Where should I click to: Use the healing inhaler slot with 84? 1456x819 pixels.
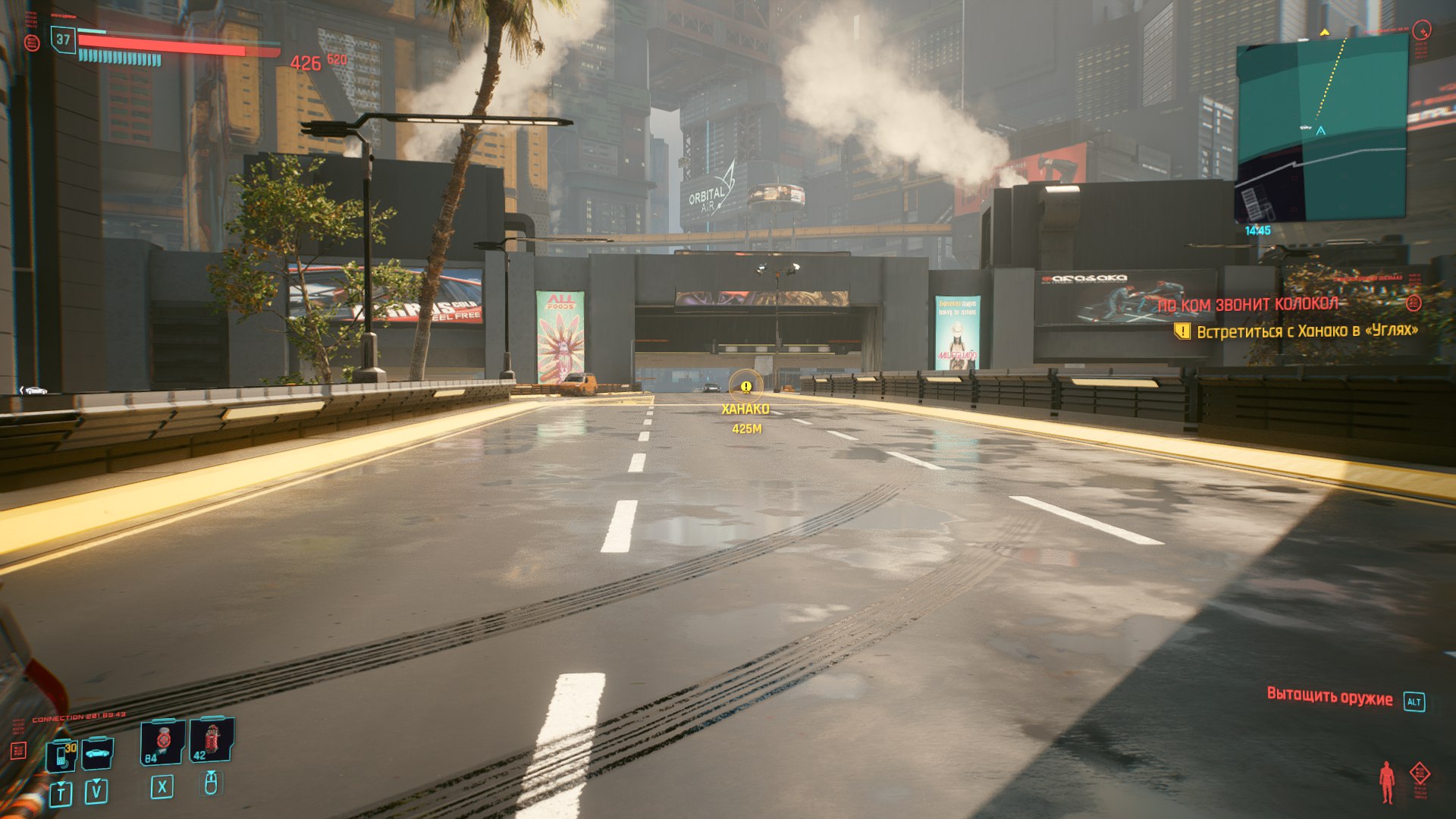[x=163, y=742]
